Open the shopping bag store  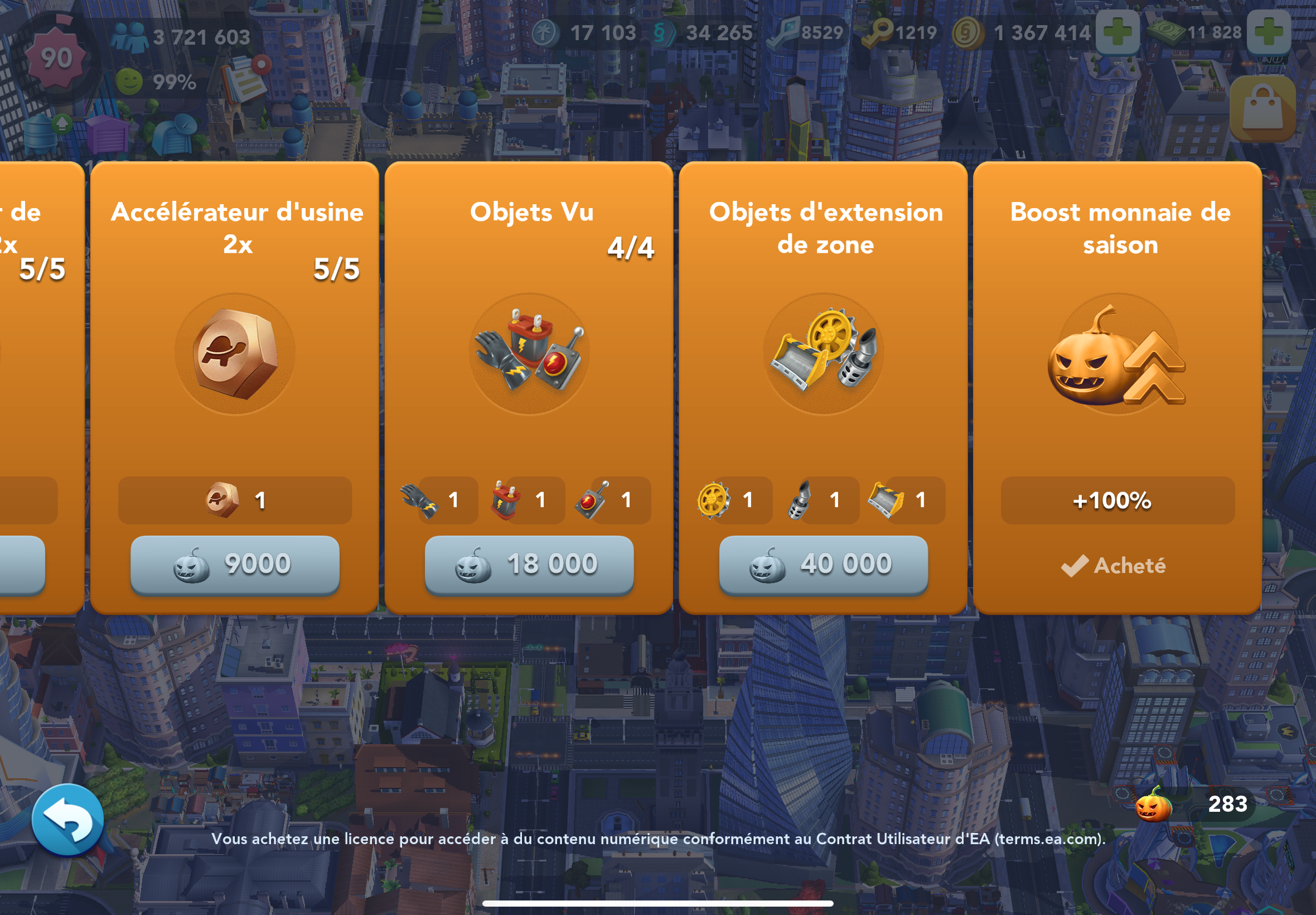tap(1262, 109)
